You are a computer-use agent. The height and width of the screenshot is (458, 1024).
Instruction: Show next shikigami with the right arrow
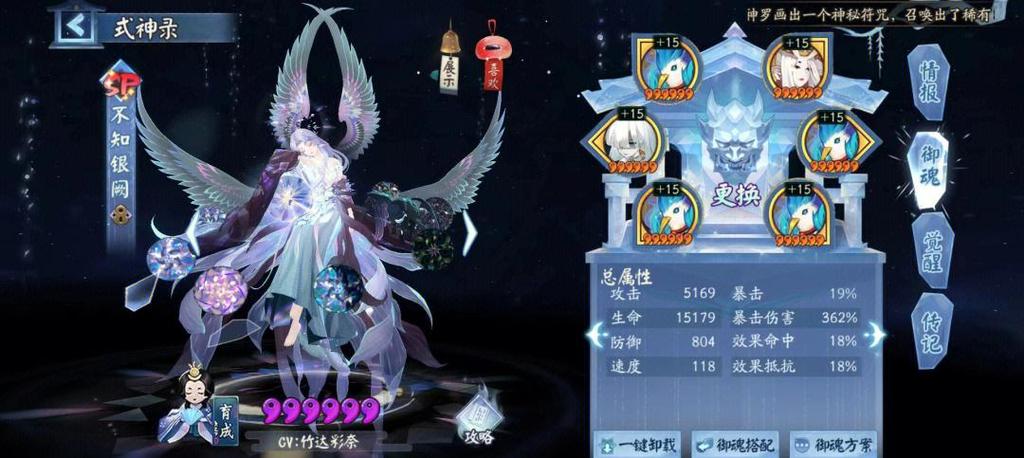467,235
